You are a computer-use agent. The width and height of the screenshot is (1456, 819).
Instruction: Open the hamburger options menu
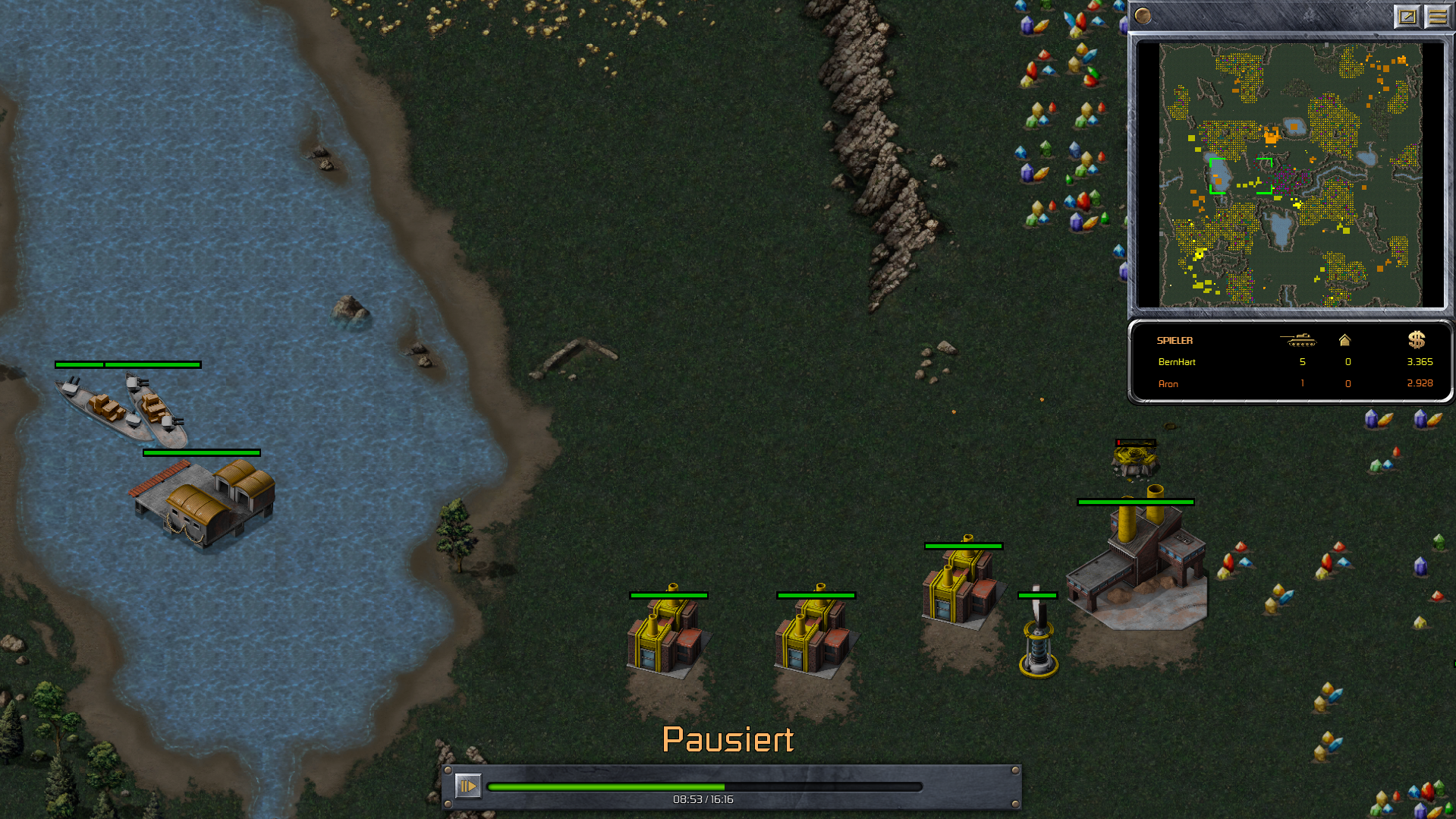[x=1437, y=16]
